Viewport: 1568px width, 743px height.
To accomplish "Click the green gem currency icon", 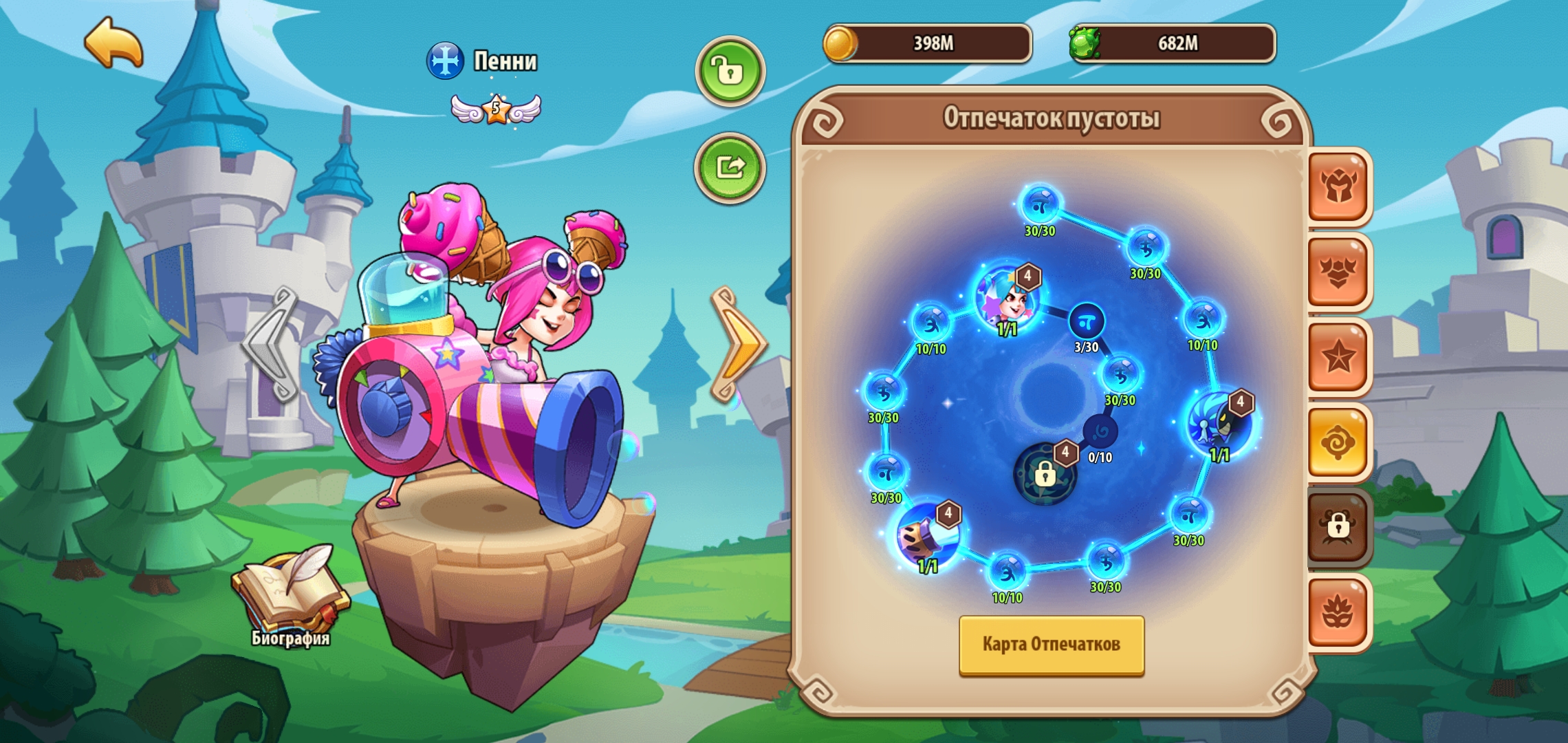I will (x=1085, y=43).
